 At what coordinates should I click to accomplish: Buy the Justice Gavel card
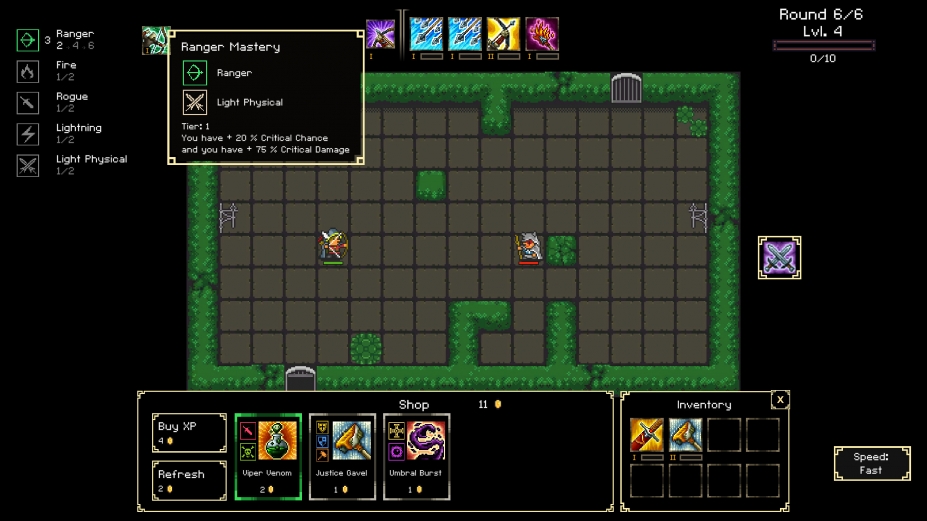pos(342,456)
